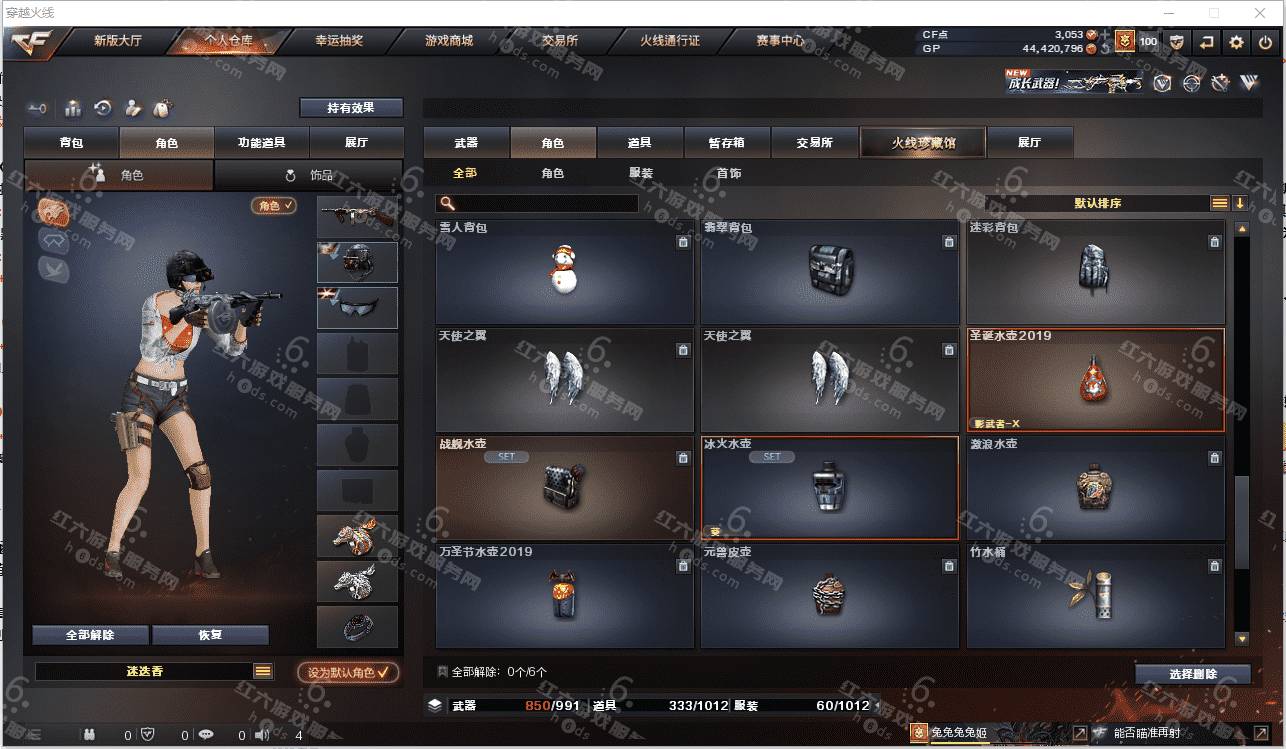Image resolution: width=1286 pixels, height=749 pixels.
Task: Select the 暂存箱 storage tab
Action: [727, 143]
